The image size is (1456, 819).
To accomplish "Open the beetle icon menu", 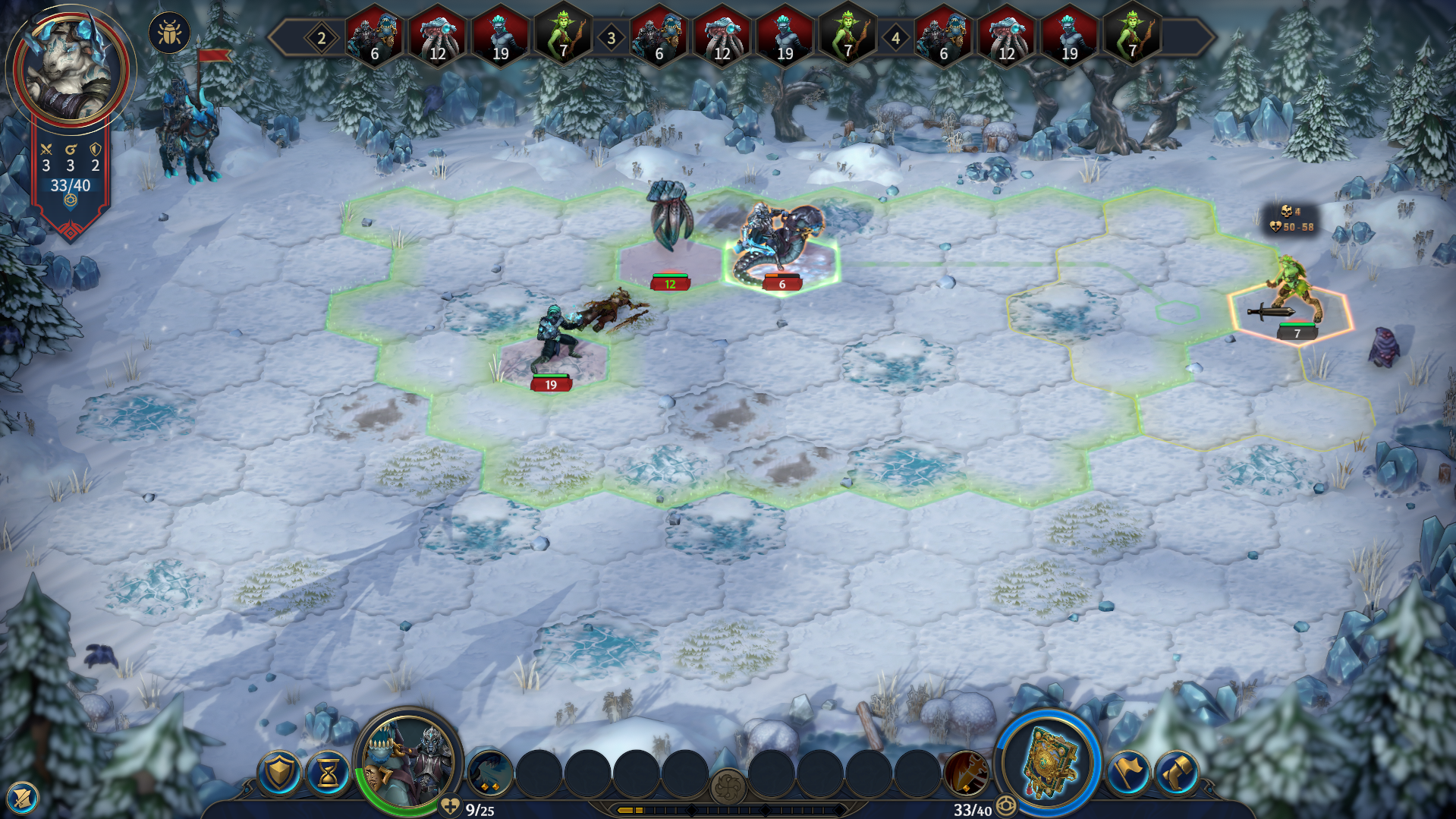I will point(168,33).
